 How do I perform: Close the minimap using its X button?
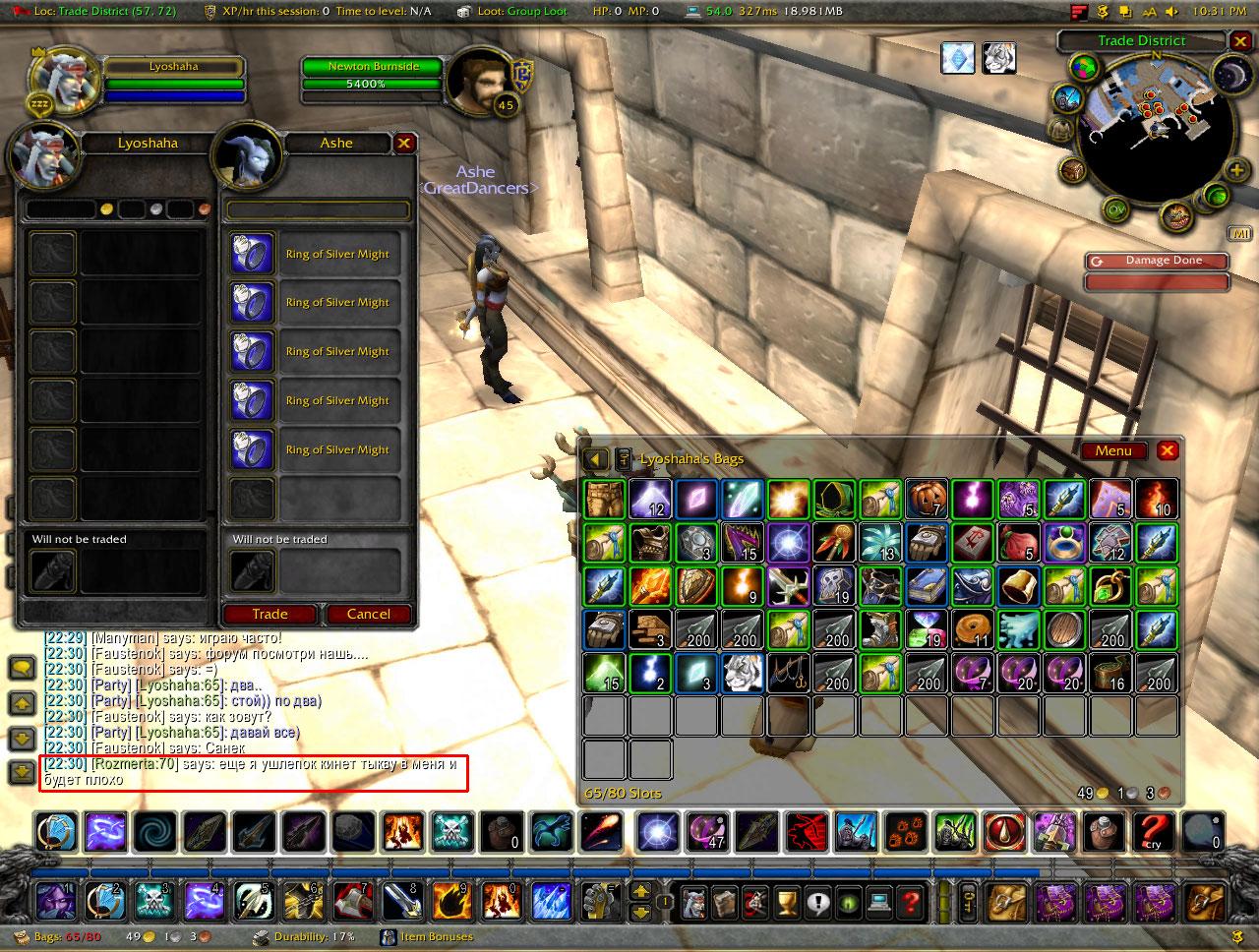pyautogui.click(x=1238, y=41)
